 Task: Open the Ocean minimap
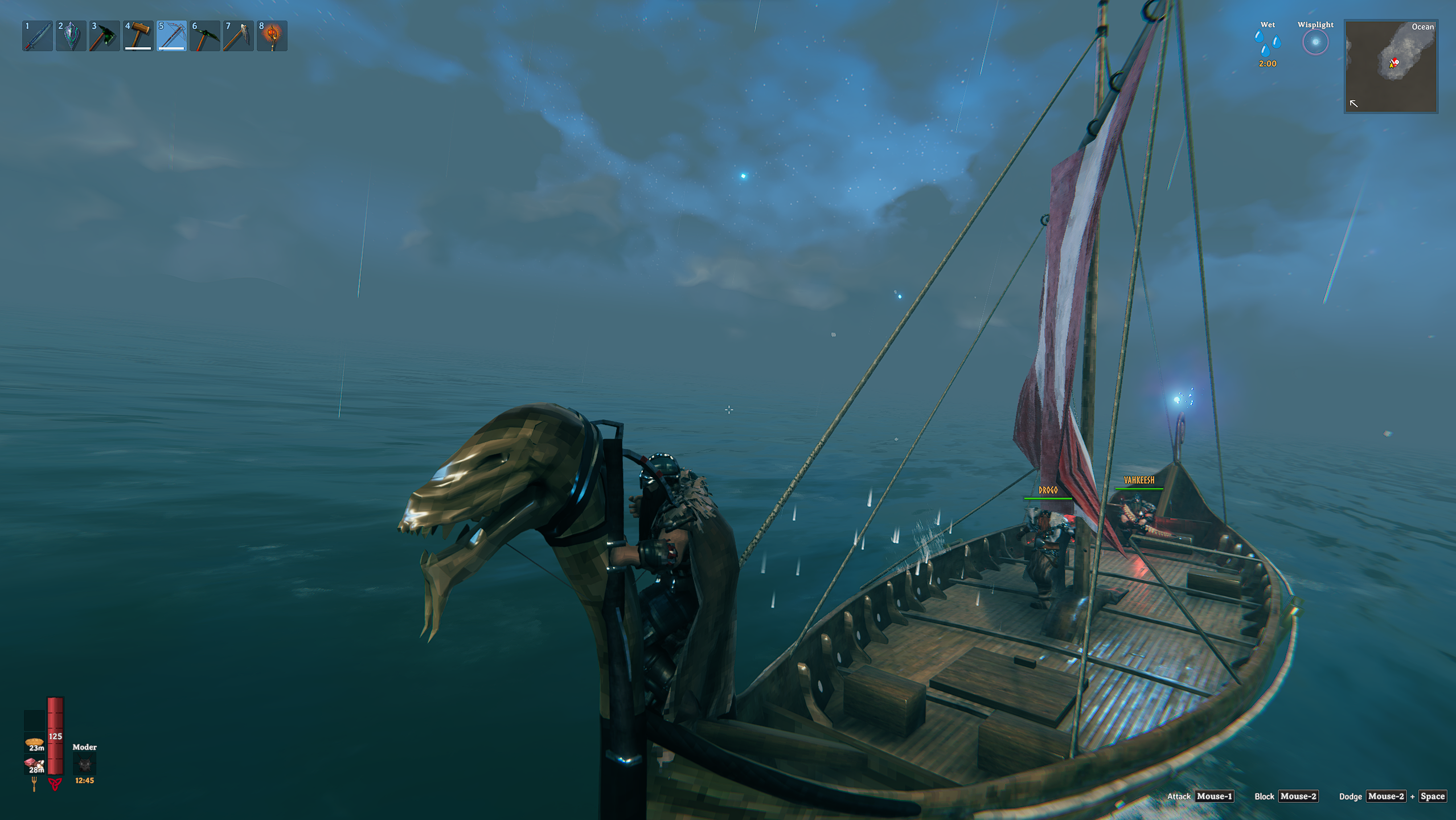point(1391,67)
